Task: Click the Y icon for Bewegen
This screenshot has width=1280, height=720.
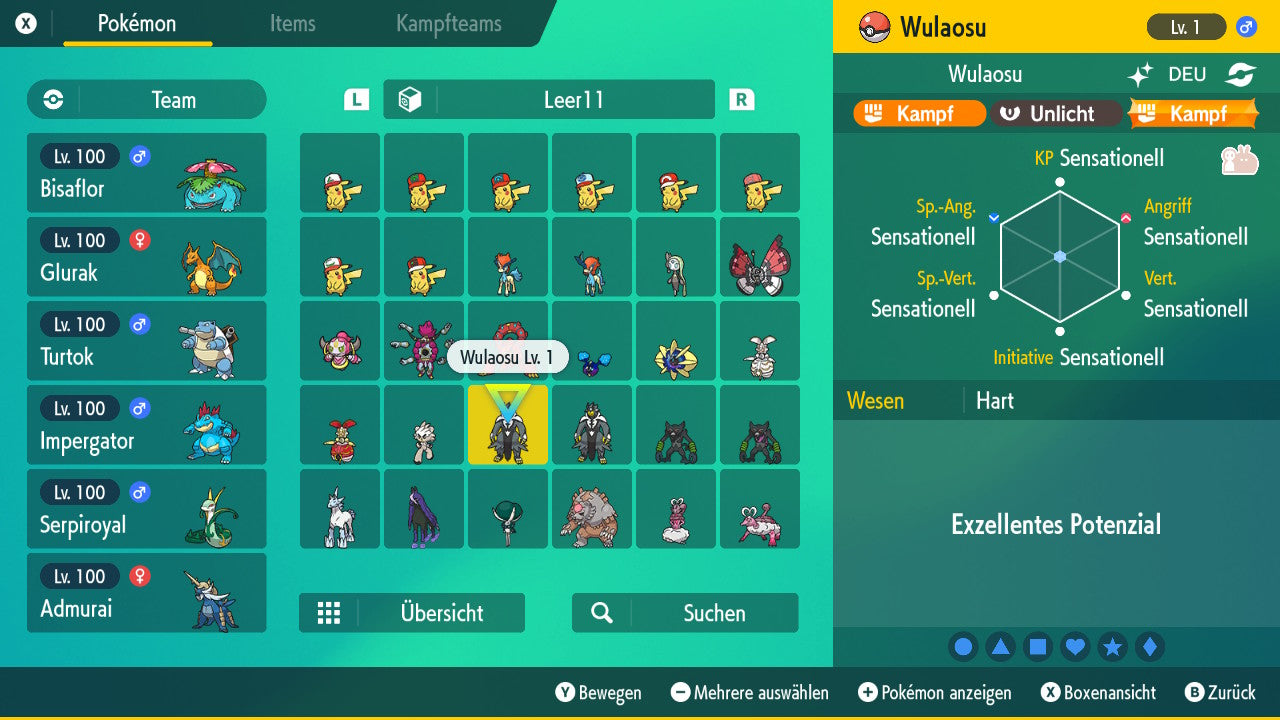Action: [567, 693]
